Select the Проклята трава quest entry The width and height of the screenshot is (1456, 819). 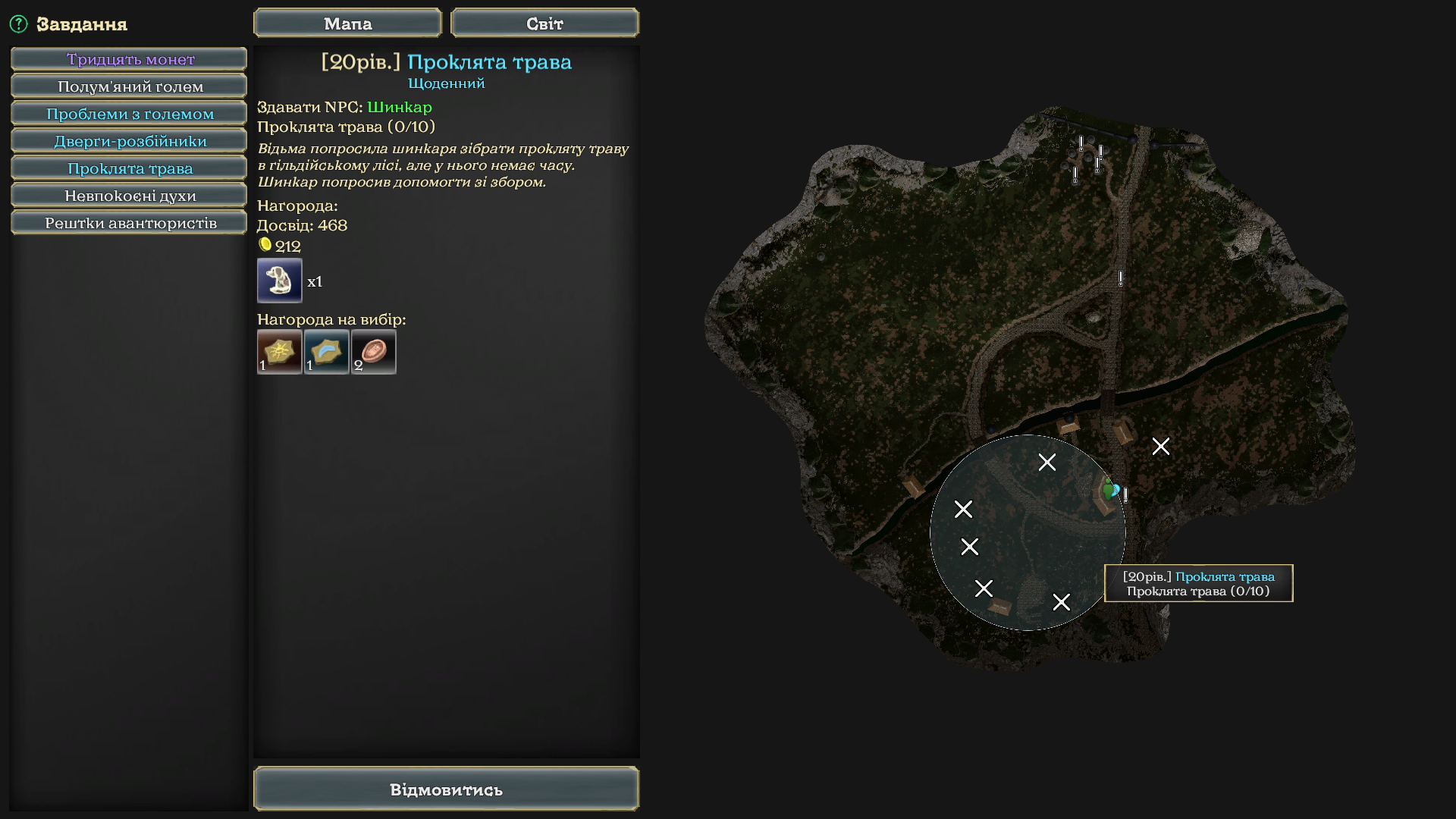point(130,168)
